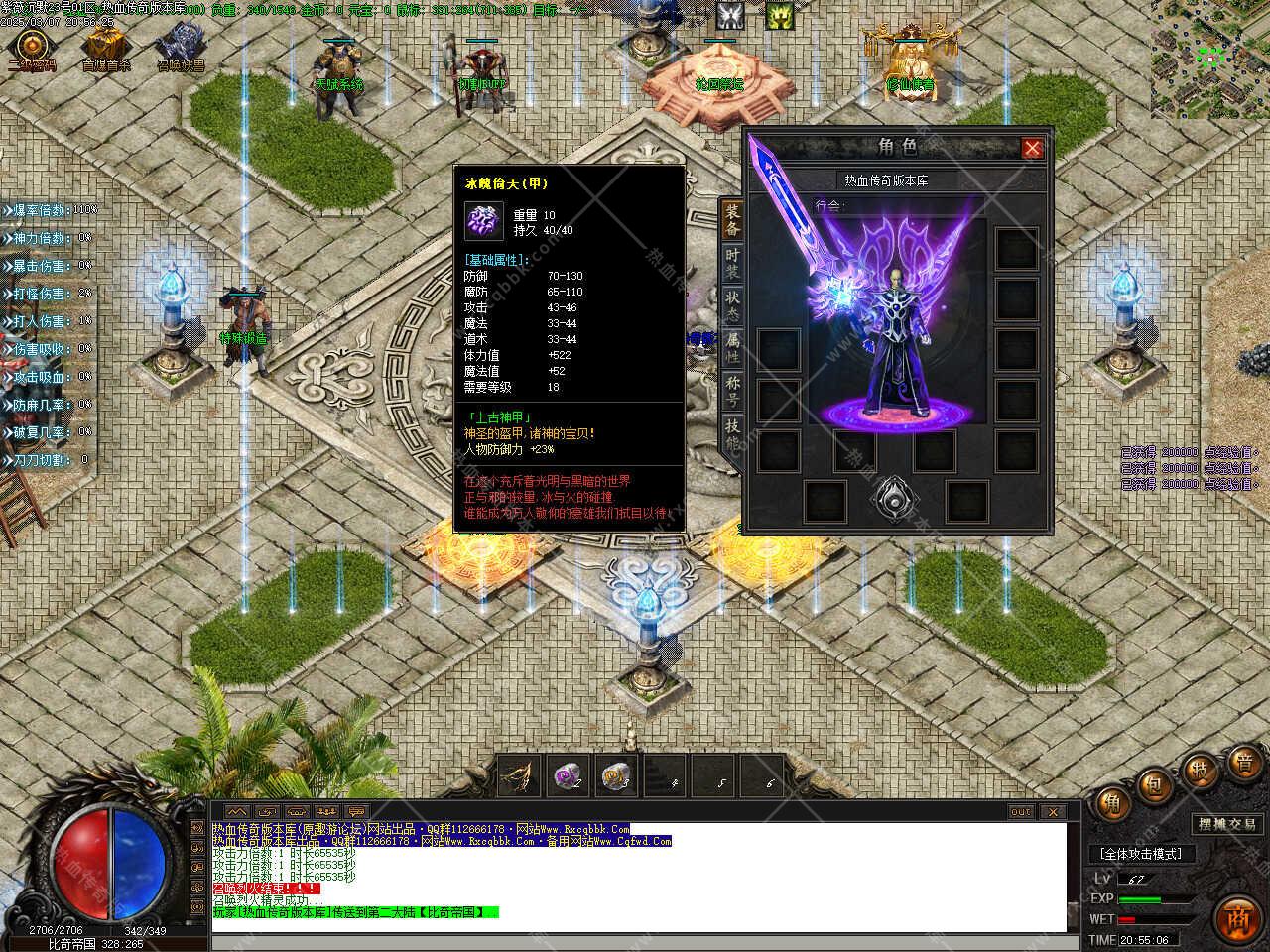Close the 角色 character window
1270x952 pixels.
coord(1032,149)
